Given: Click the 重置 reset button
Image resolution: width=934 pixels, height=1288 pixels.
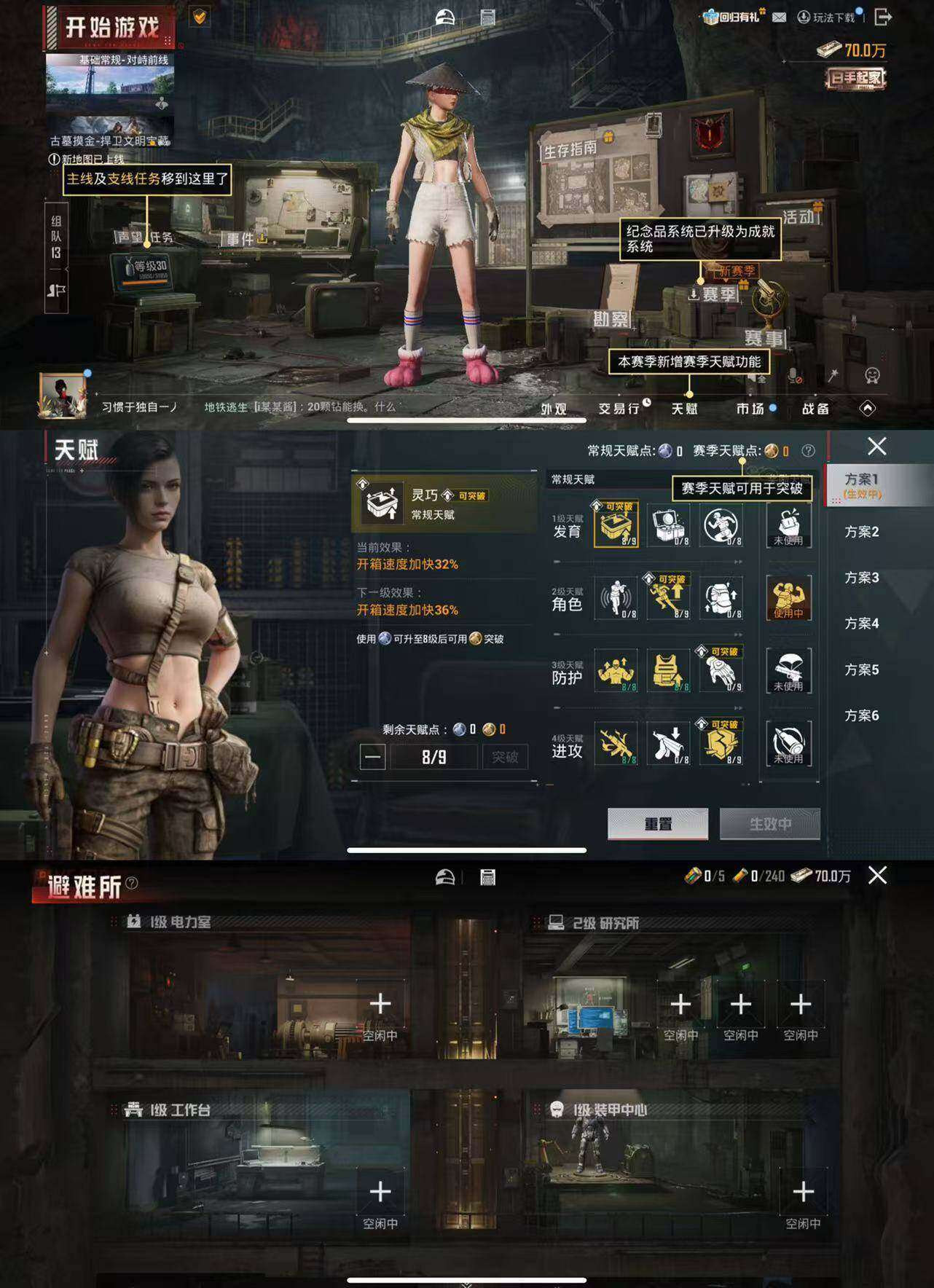Looking at the screenshot, I should 657,822.
